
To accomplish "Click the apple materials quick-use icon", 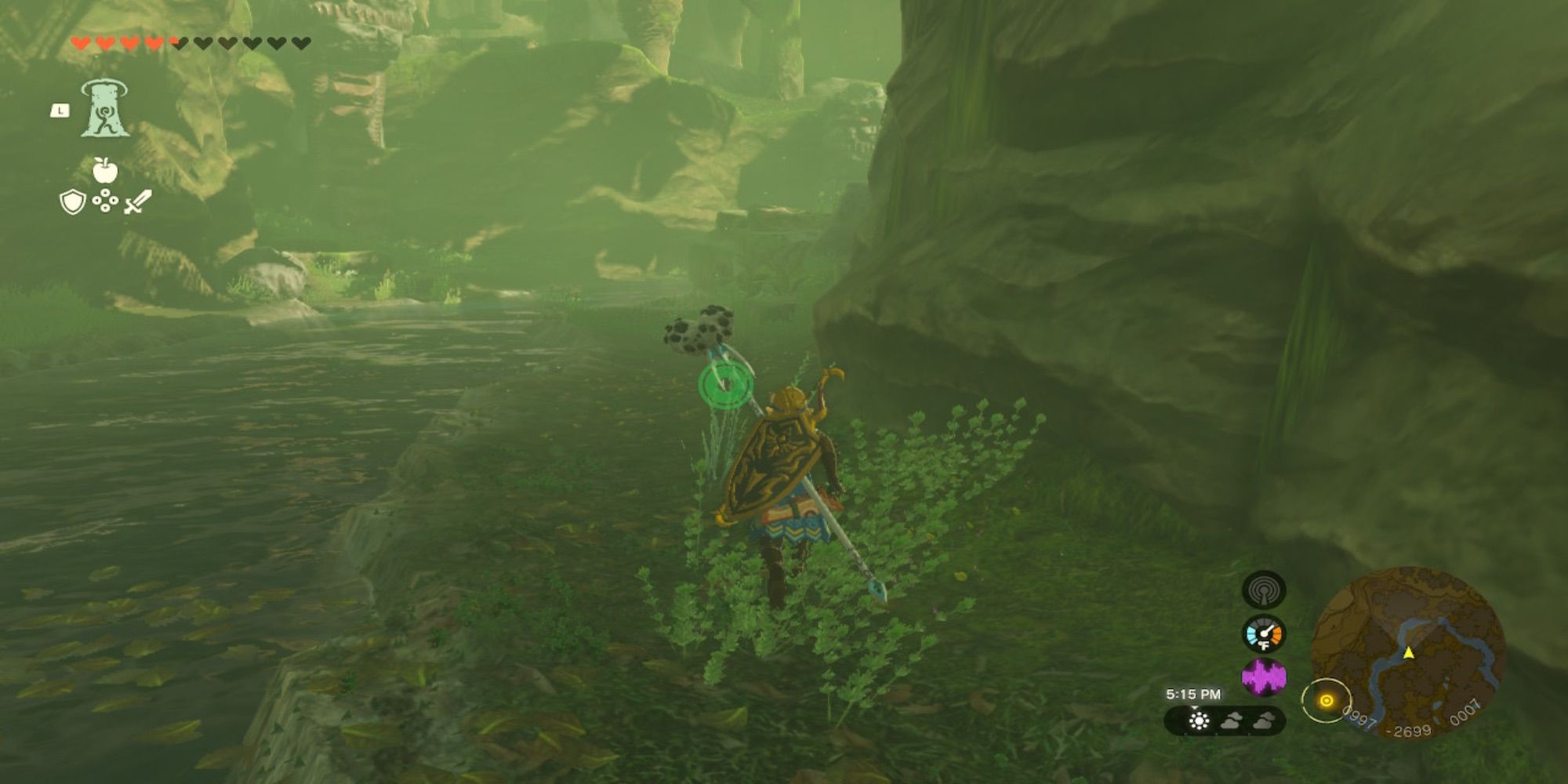I will [106, 169].
